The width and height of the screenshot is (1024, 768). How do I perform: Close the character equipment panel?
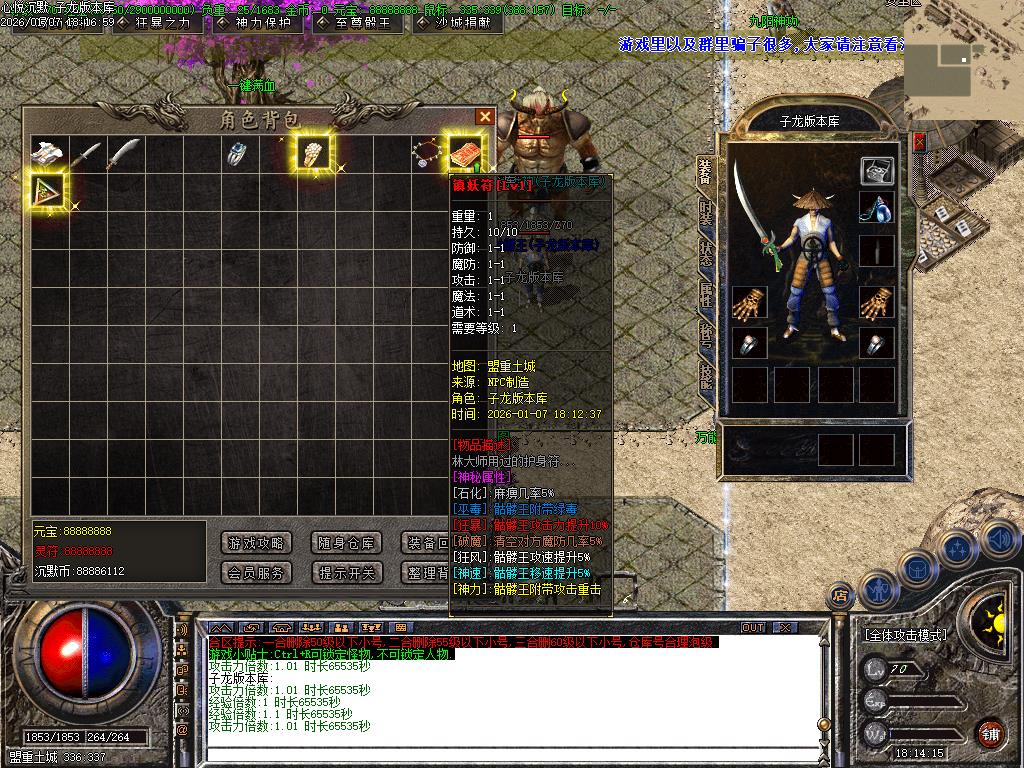(919, 143)
